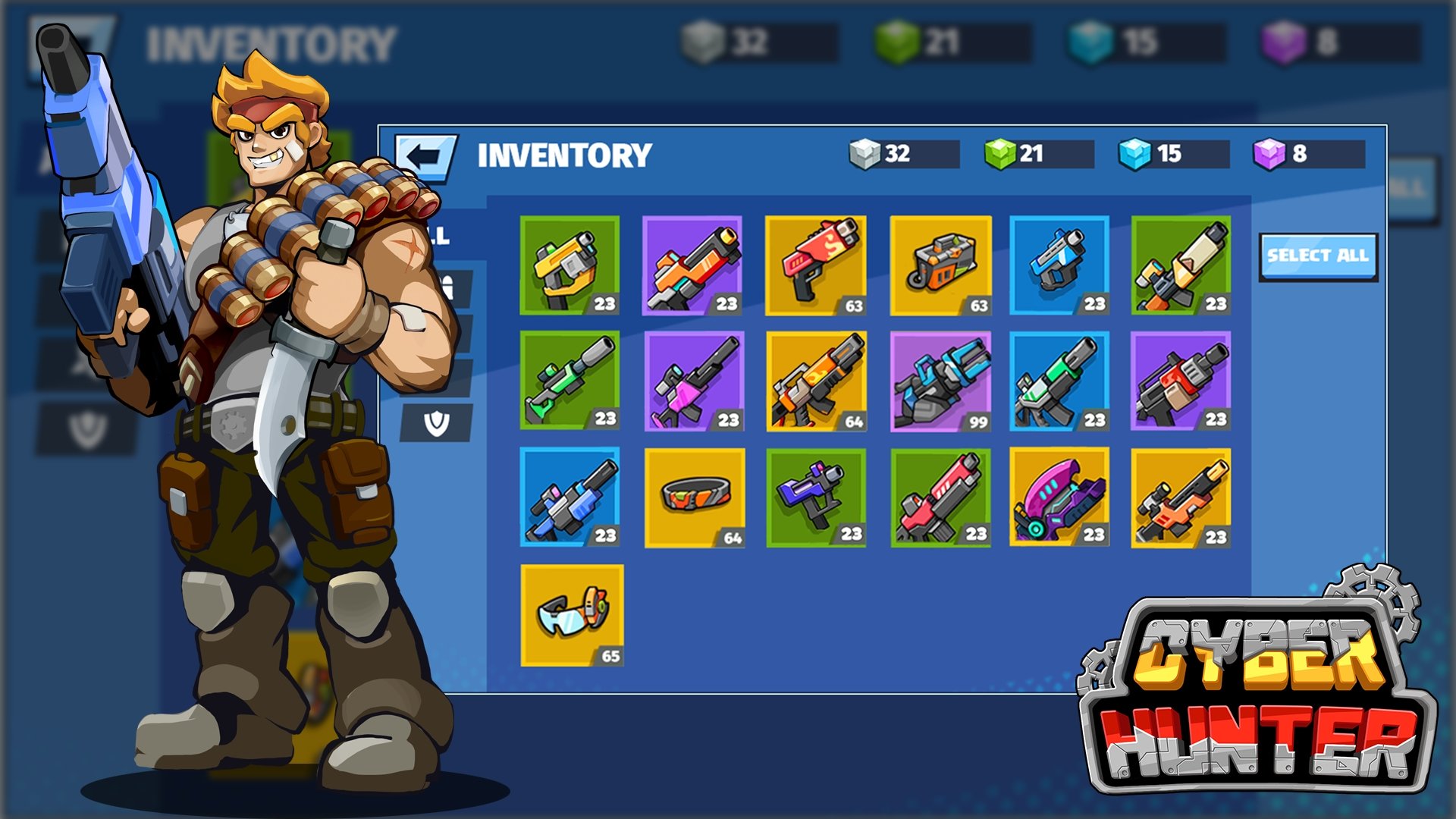
Task: Choose the goggles item numbered 65
Action: point(572,615)
